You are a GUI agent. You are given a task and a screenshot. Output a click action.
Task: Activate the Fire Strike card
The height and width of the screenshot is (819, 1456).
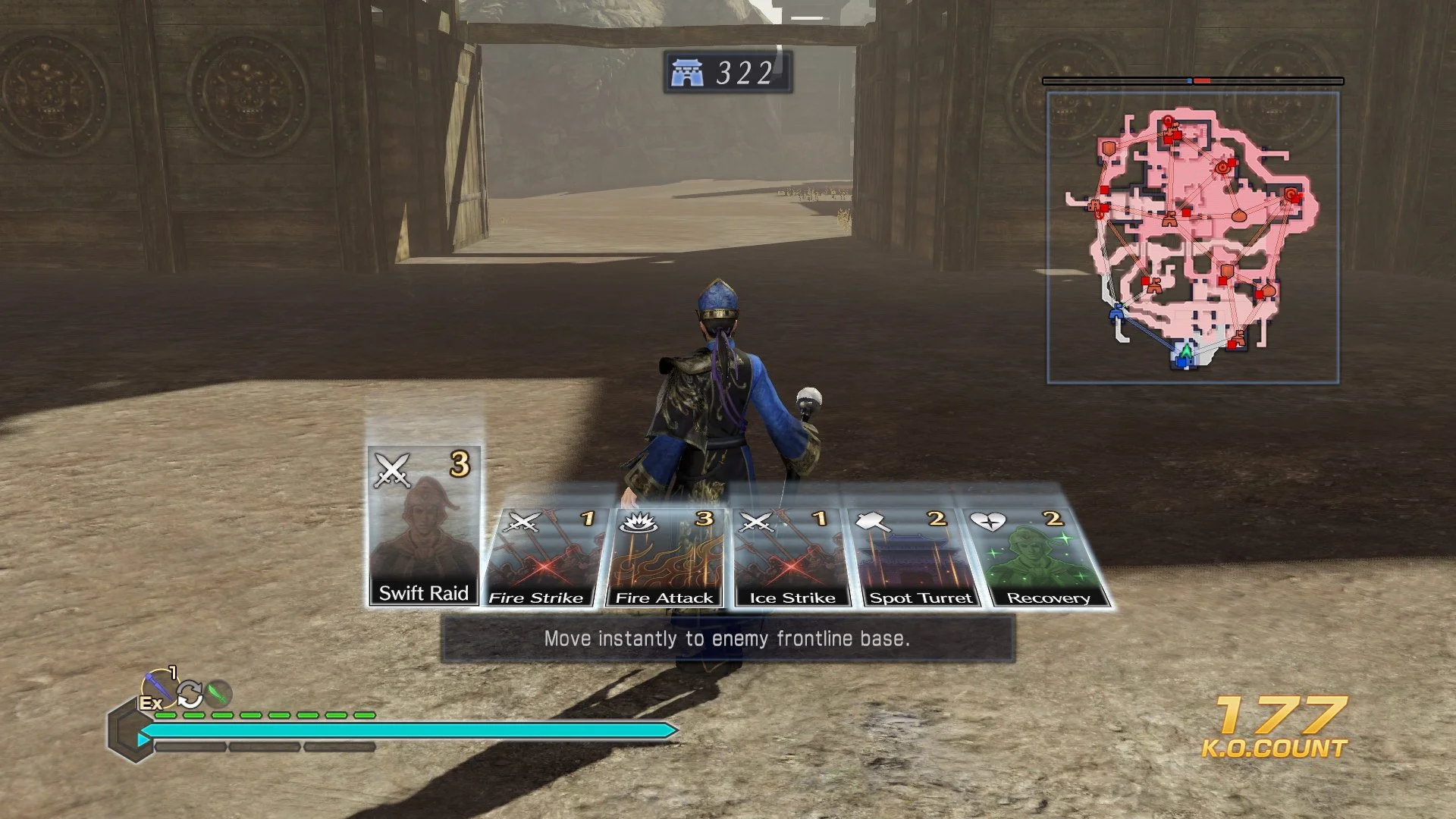coord(539,554)
